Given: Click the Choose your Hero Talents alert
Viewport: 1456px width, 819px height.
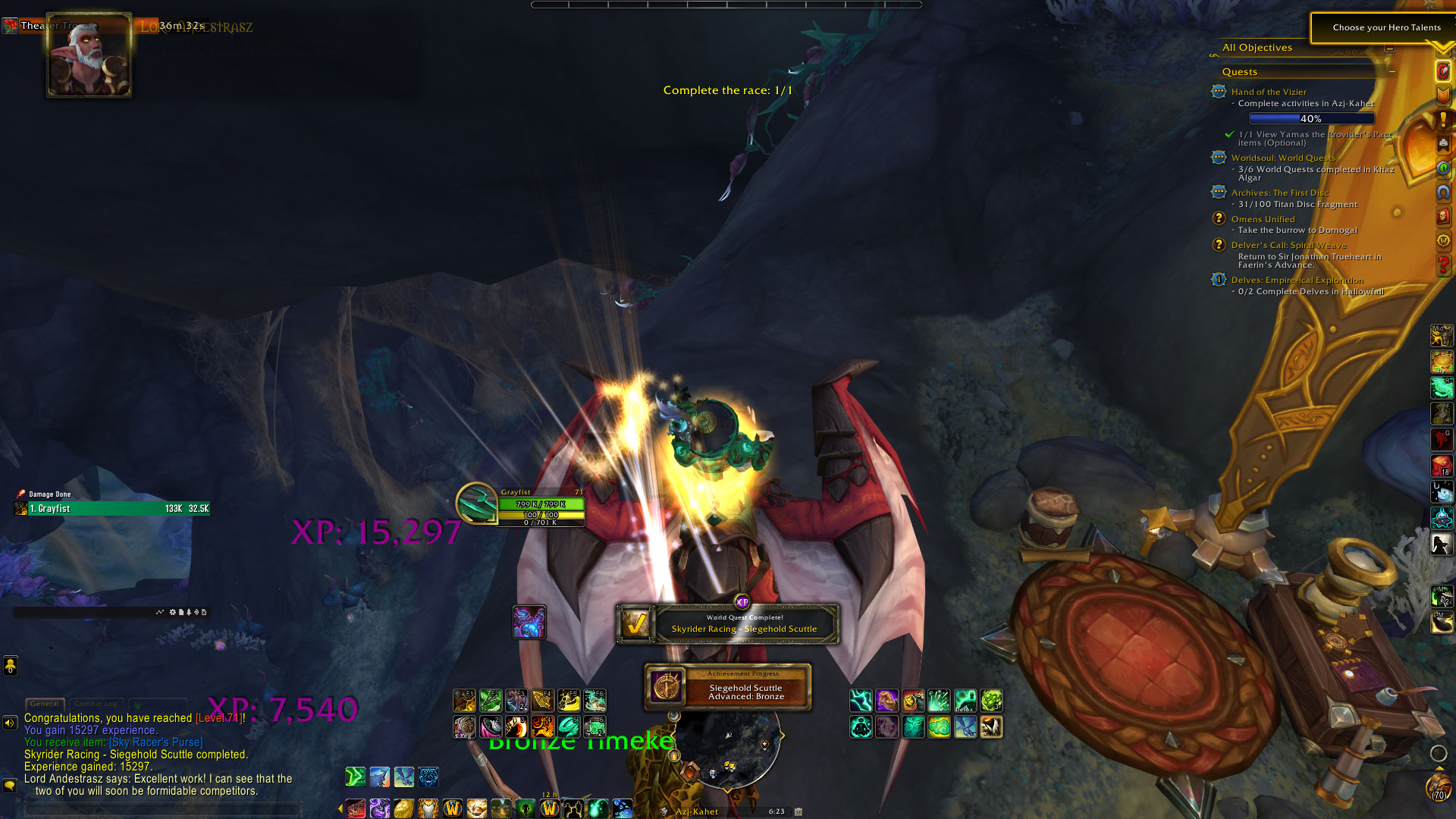Looking at the screenshot, I should click(1385, 27).
